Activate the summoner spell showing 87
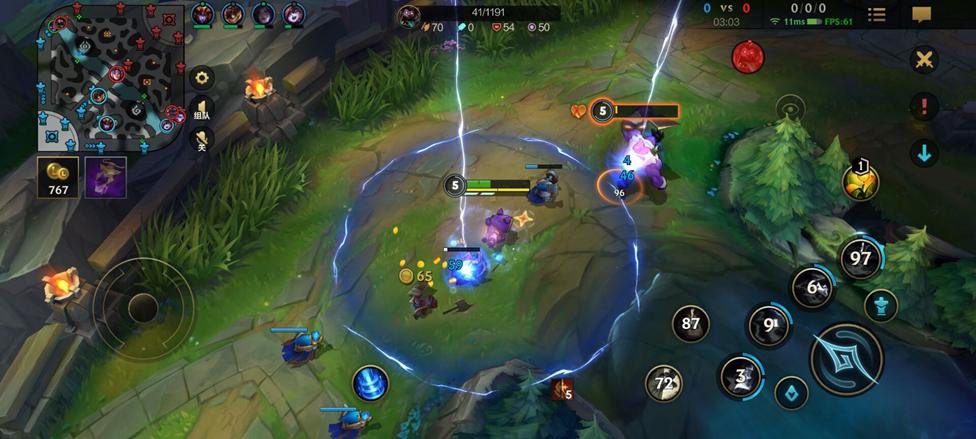976x439 pixels. 690,323
